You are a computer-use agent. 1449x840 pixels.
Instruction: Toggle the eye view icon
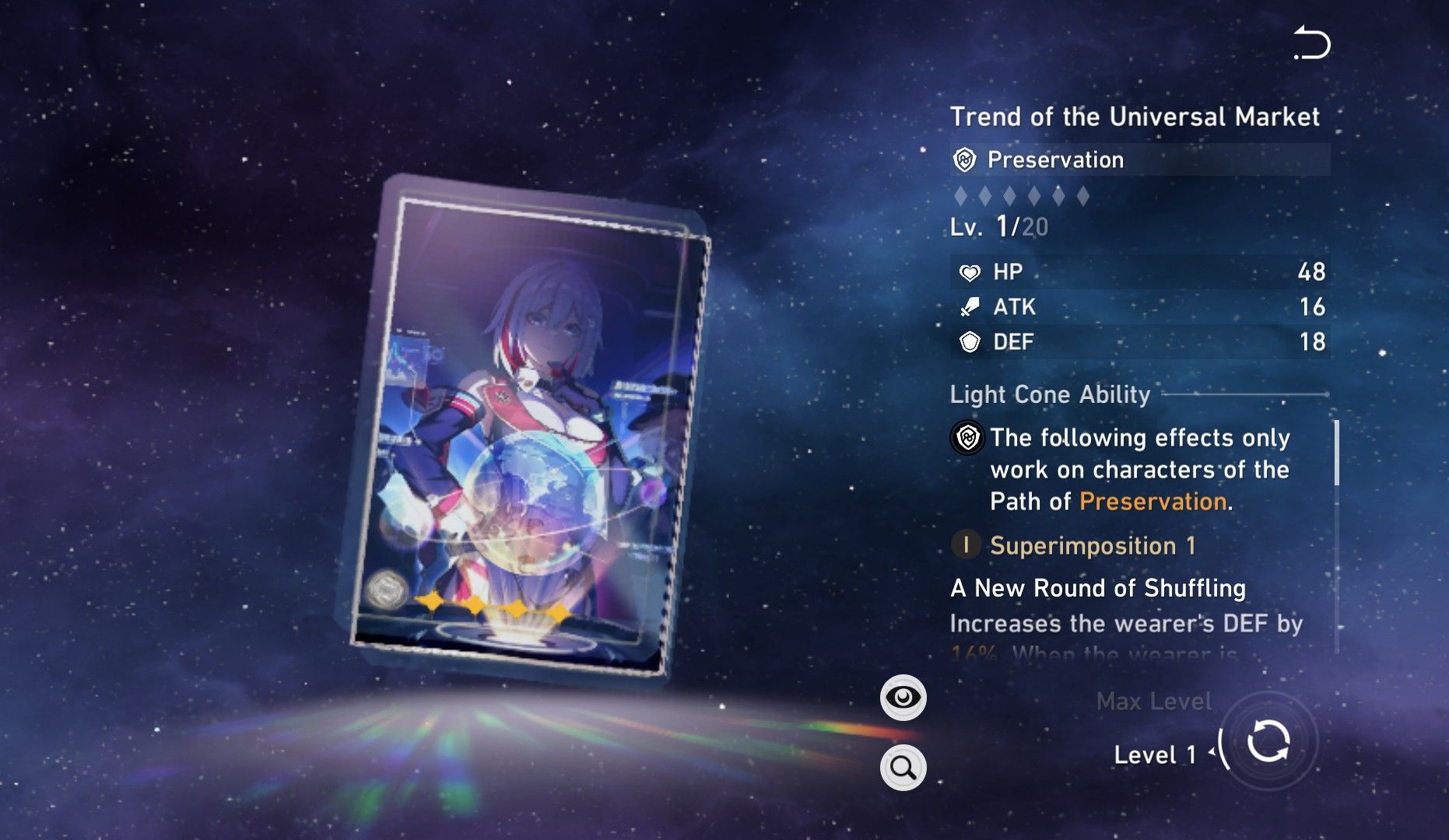(x=903, y=698)
